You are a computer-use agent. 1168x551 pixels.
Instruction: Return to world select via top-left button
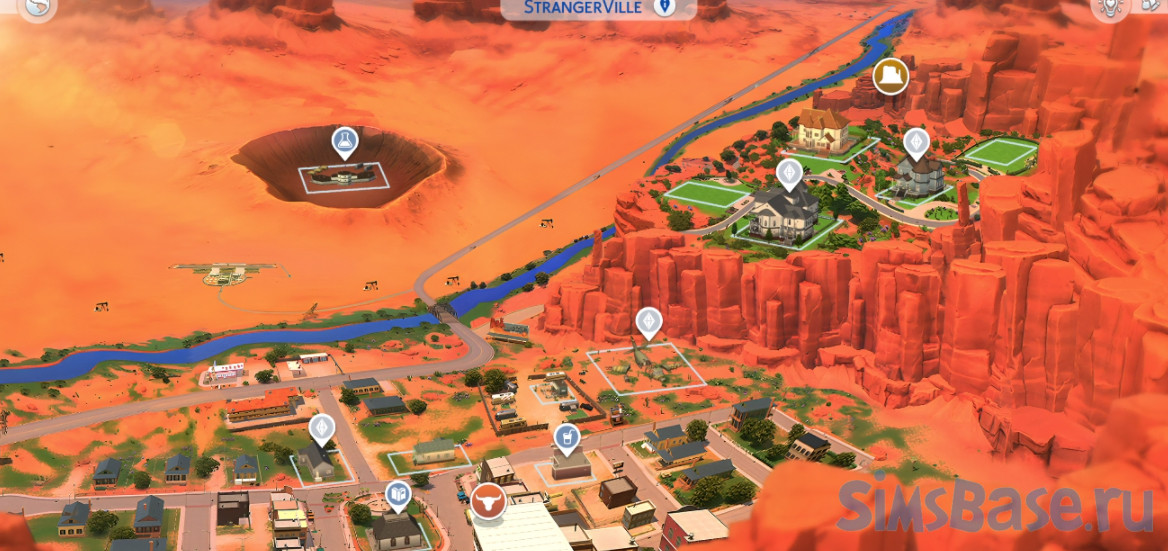[x=38, y=8]
